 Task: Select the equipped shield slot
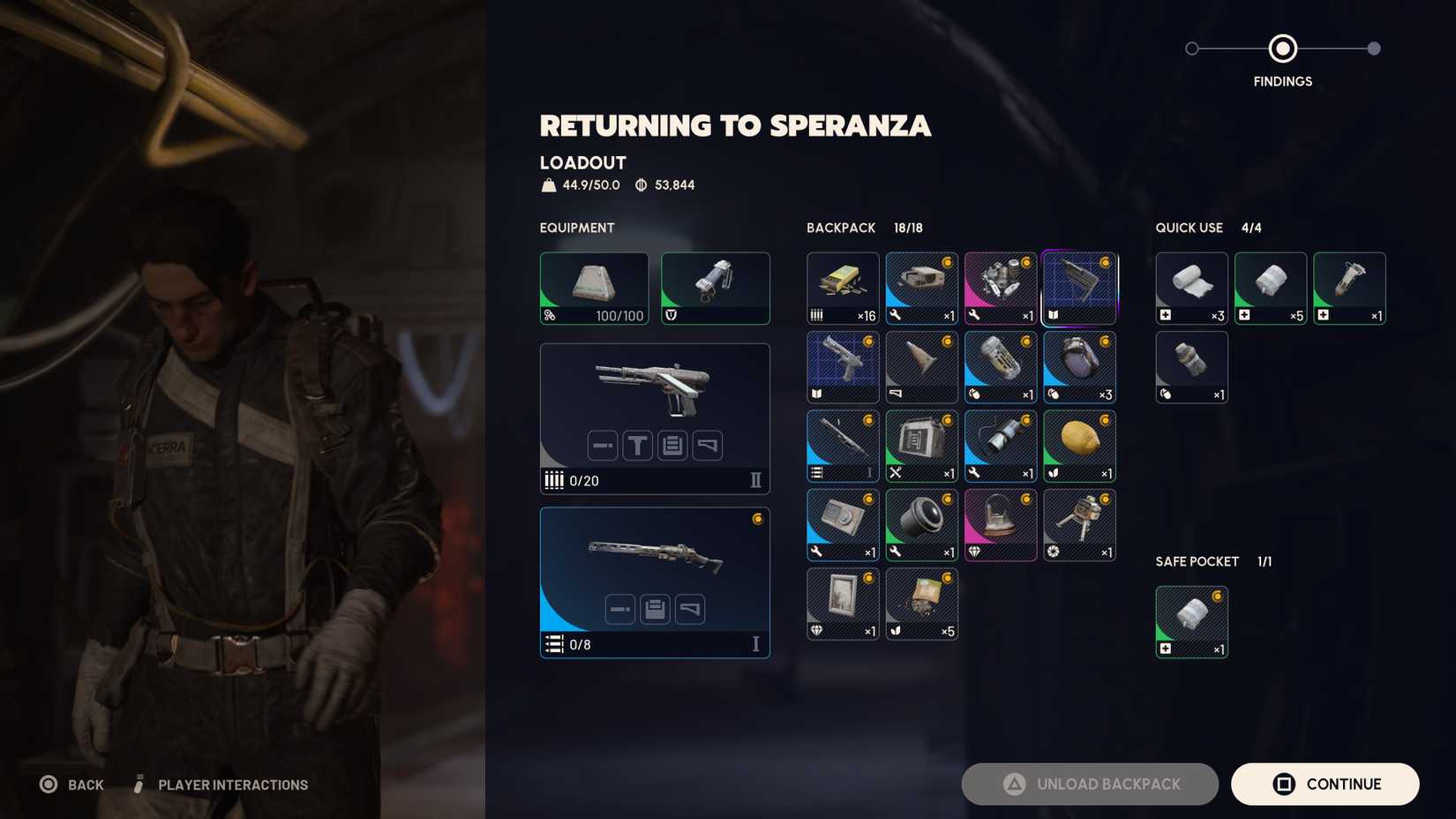click(715, 288)
